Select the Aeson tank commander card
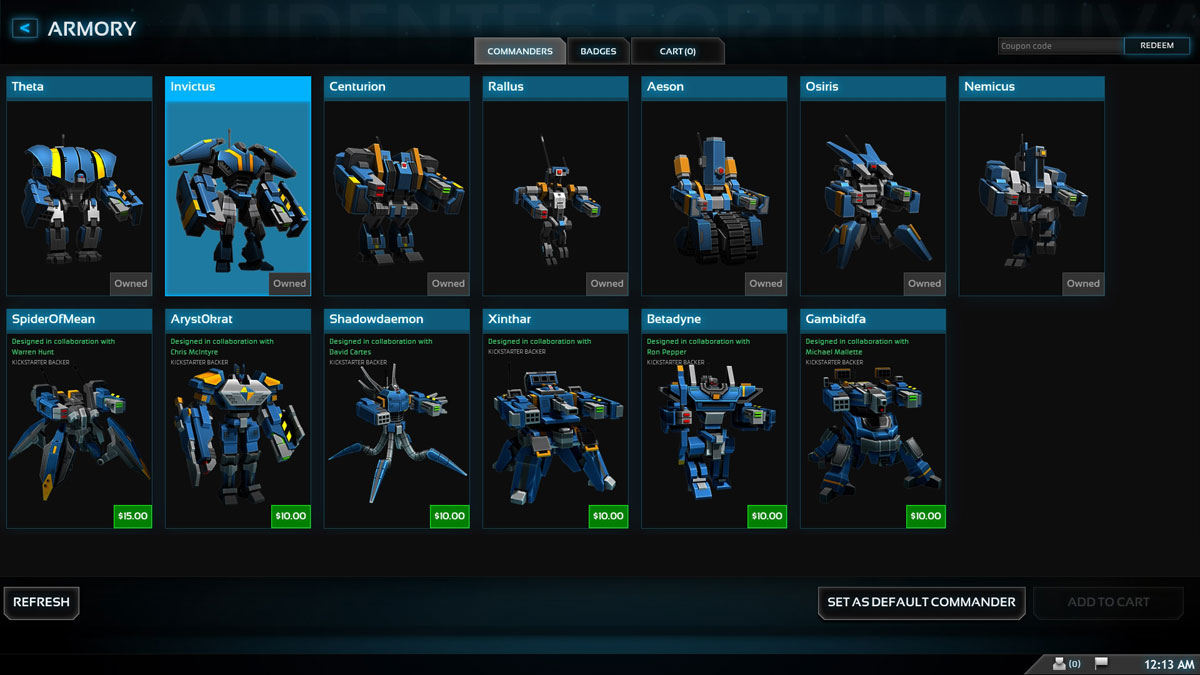Image resolution: width=1200 pixels, height=675 pixels. click(714, 190)
